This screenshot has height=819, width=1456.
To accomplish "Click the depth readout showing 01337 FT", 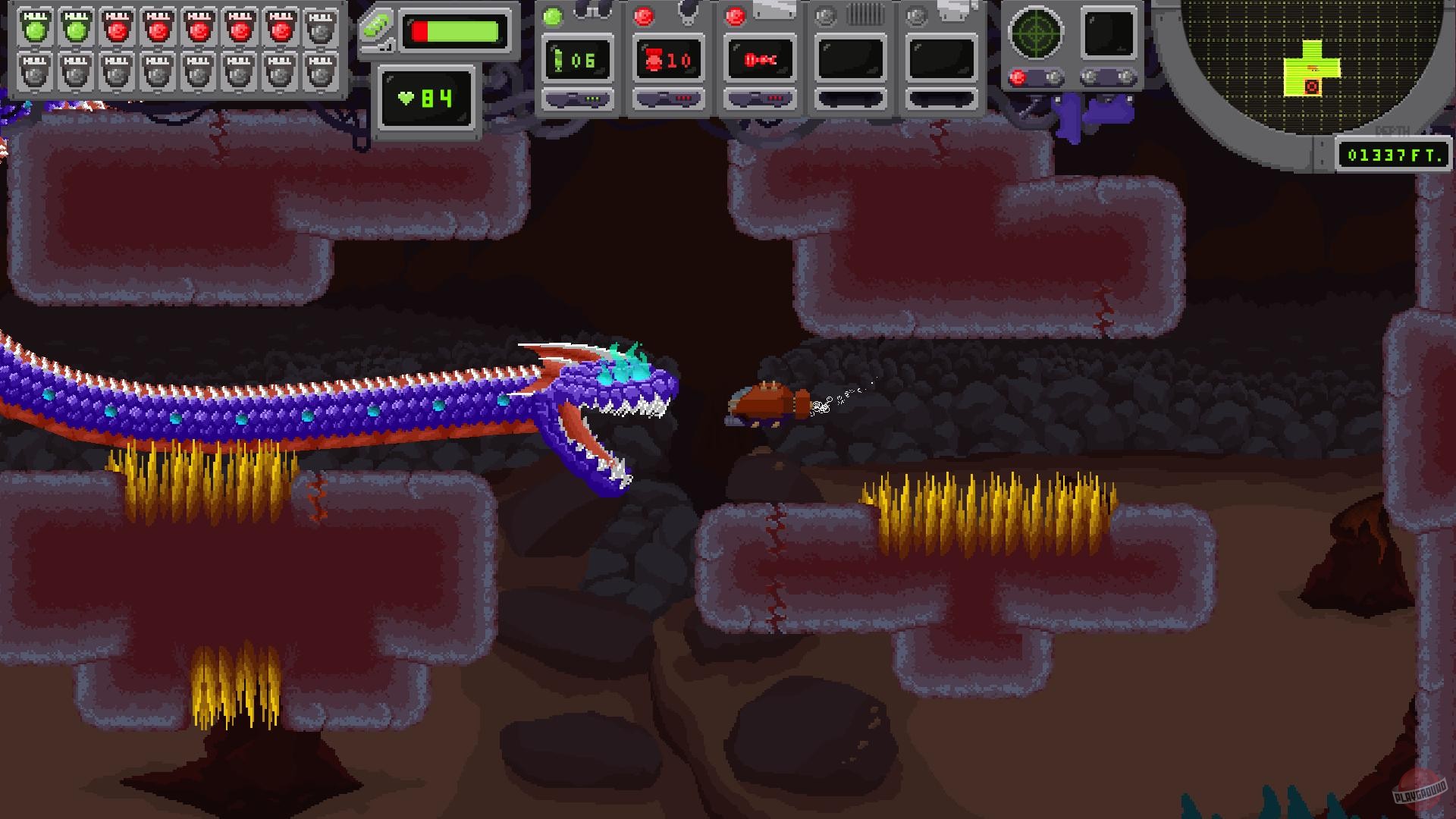I will [1394, 155].
